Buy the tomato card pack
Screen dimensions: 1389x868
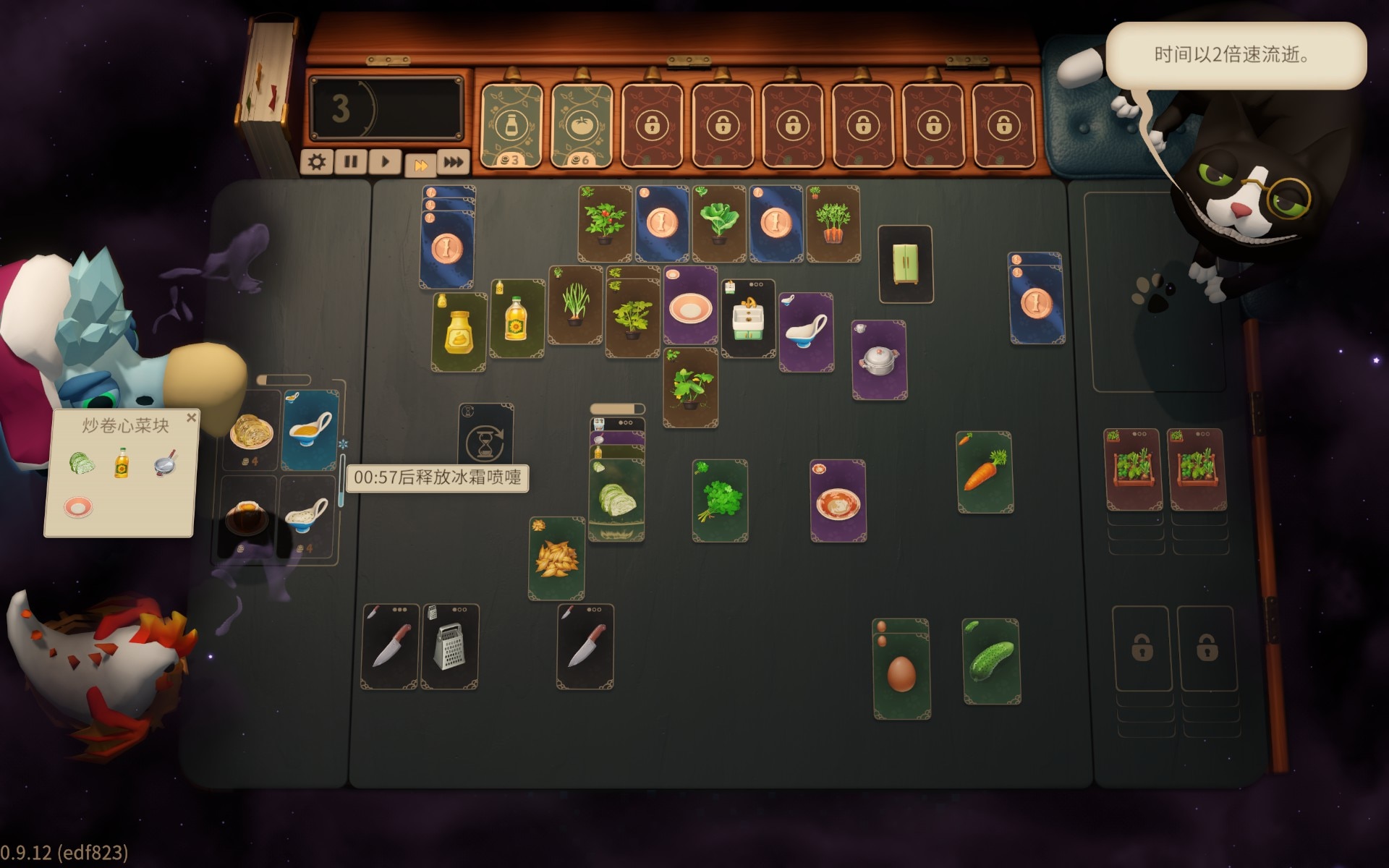[582, 126]
